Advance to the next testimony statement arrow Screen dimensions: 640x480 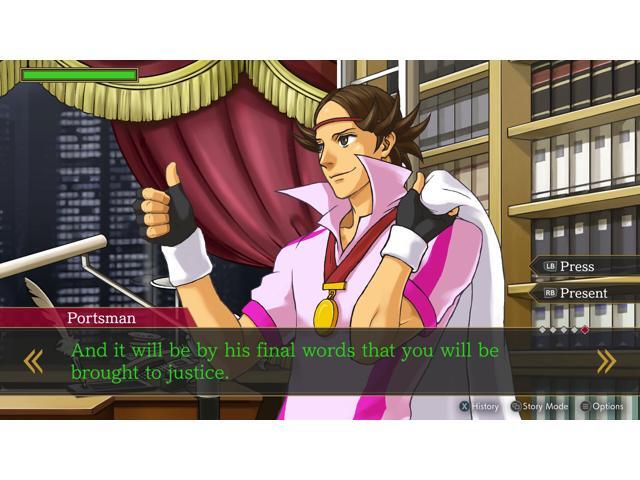(x=606, y=361)
